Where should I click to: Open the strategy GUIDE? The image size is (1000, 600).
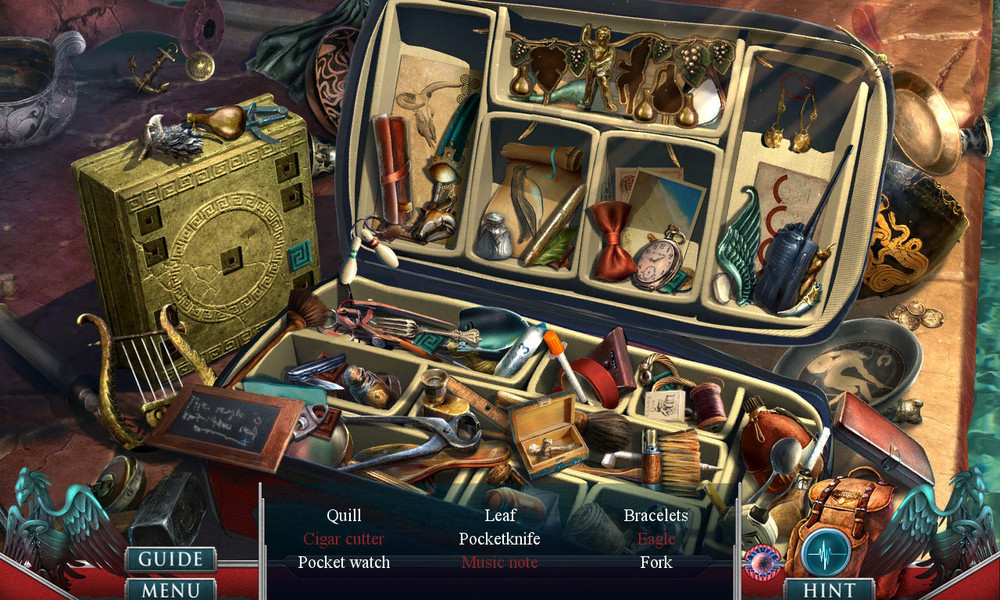[170, 559]
